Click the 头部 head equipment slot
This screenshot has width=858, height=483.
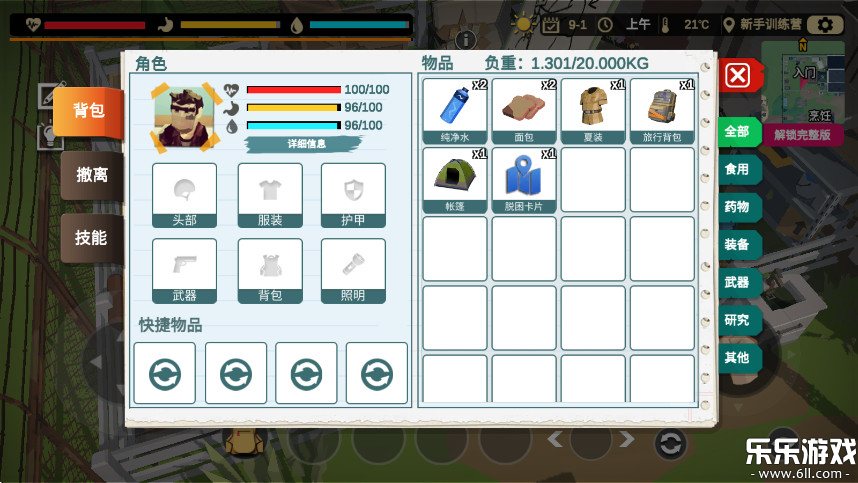click(x=184, y=196)
